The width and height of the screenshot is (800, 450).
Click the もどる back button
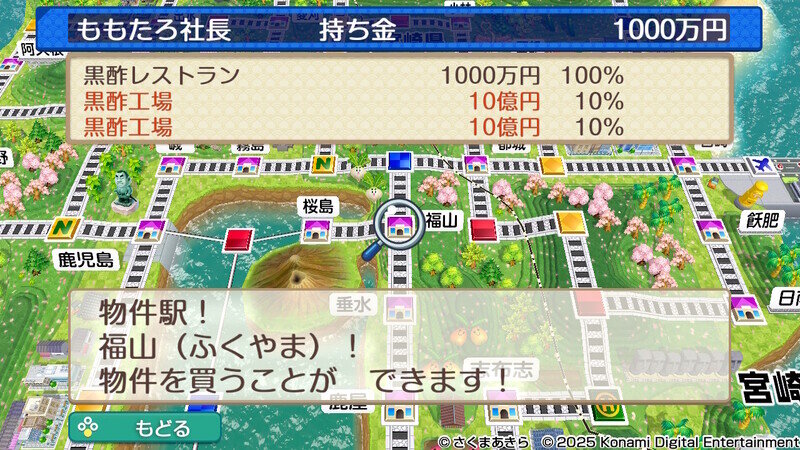(145, 428)
